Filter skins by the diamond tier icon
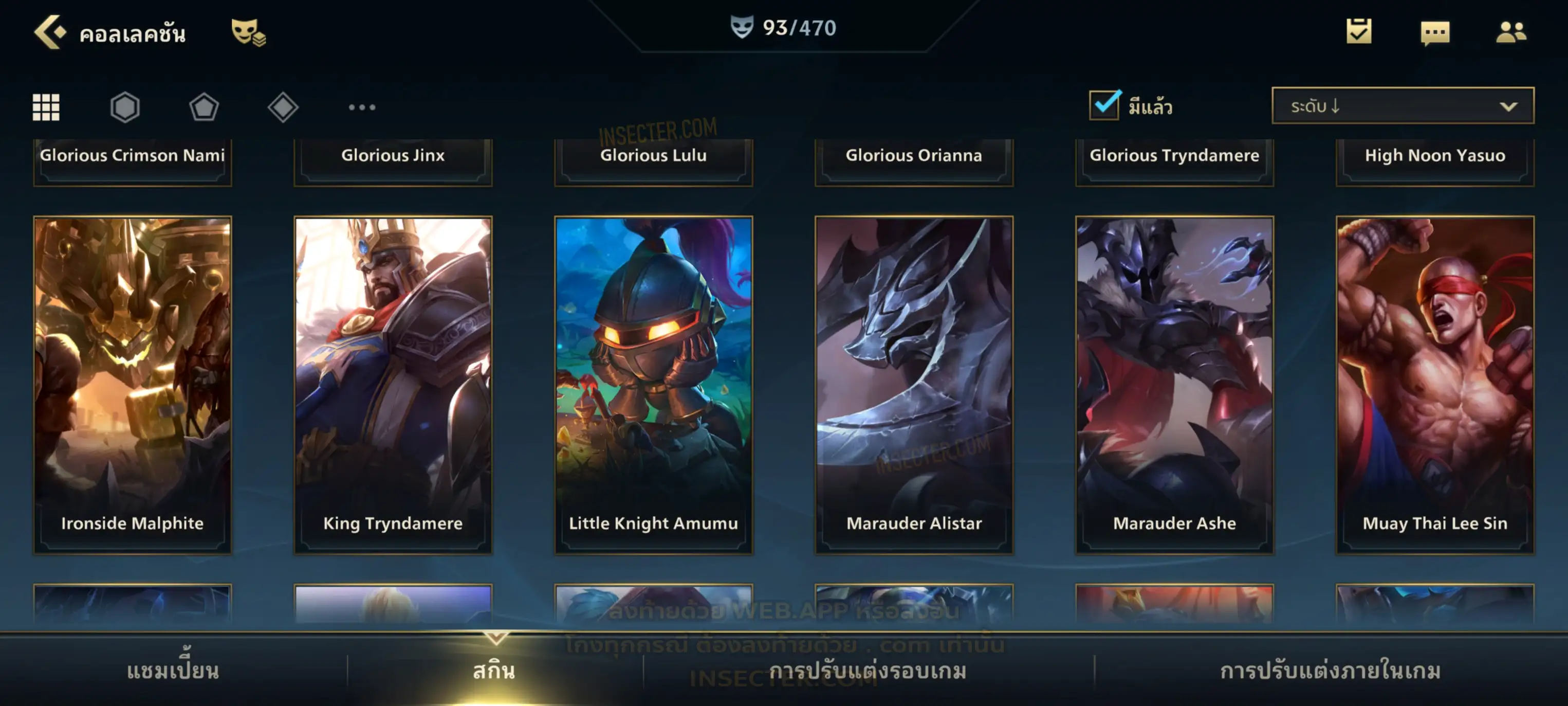Image resolution: width=1568 pixels, height=706 pixels. click(x=283, y=107)
